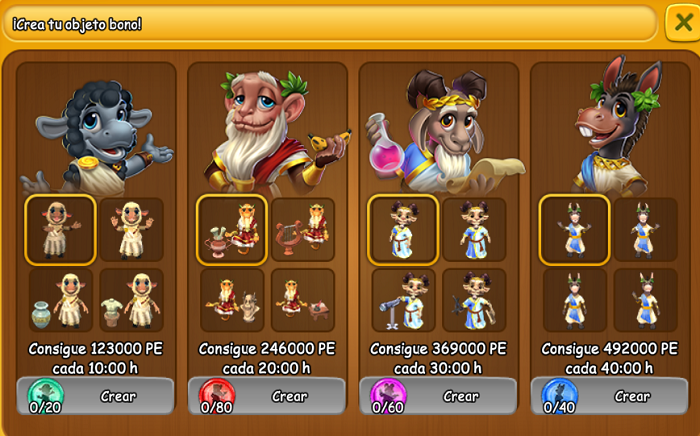Select the highlighted donkey figure thumbnail
Viewport: 700px width, 436px height.
575,229
